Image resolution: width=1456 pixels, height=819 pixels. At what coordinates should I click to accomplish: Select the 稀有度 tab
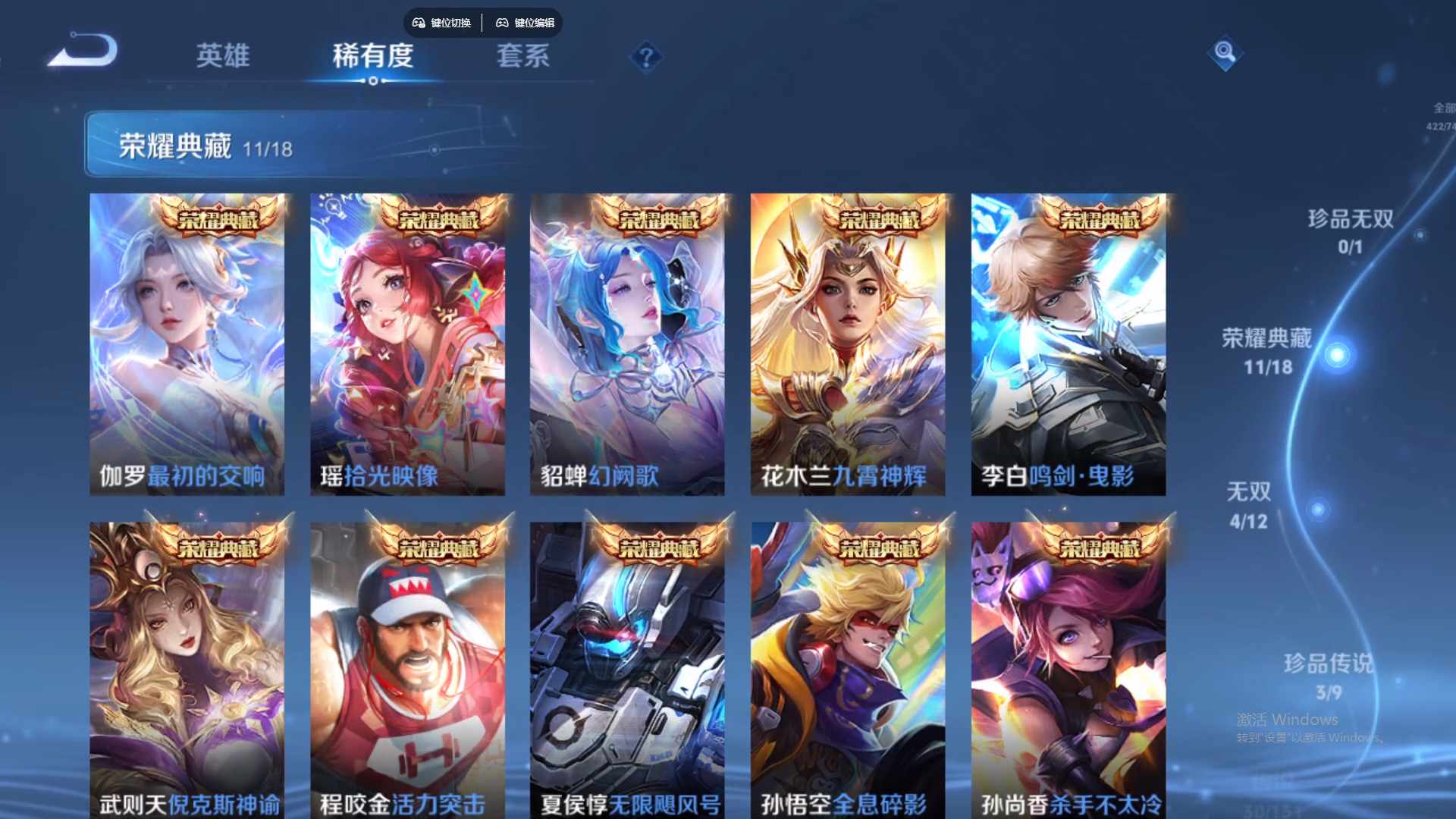point(372,56)
